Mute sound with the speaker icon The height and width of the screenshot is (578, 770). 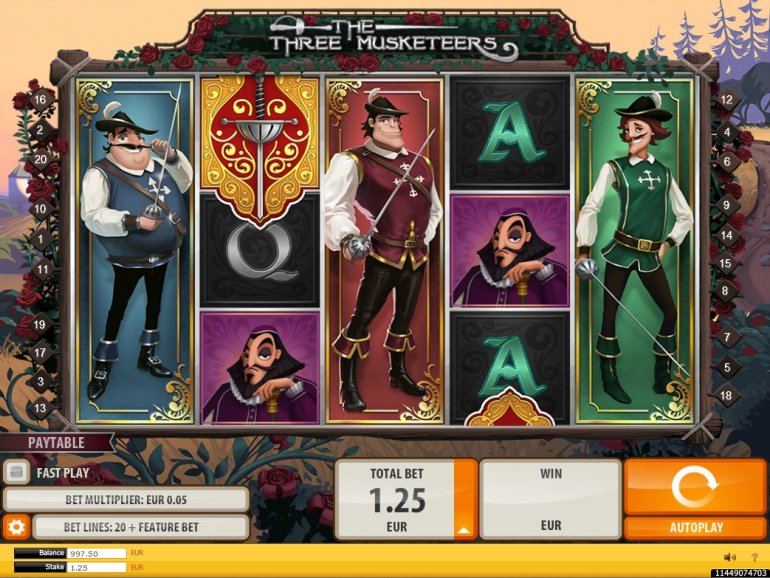729,557
